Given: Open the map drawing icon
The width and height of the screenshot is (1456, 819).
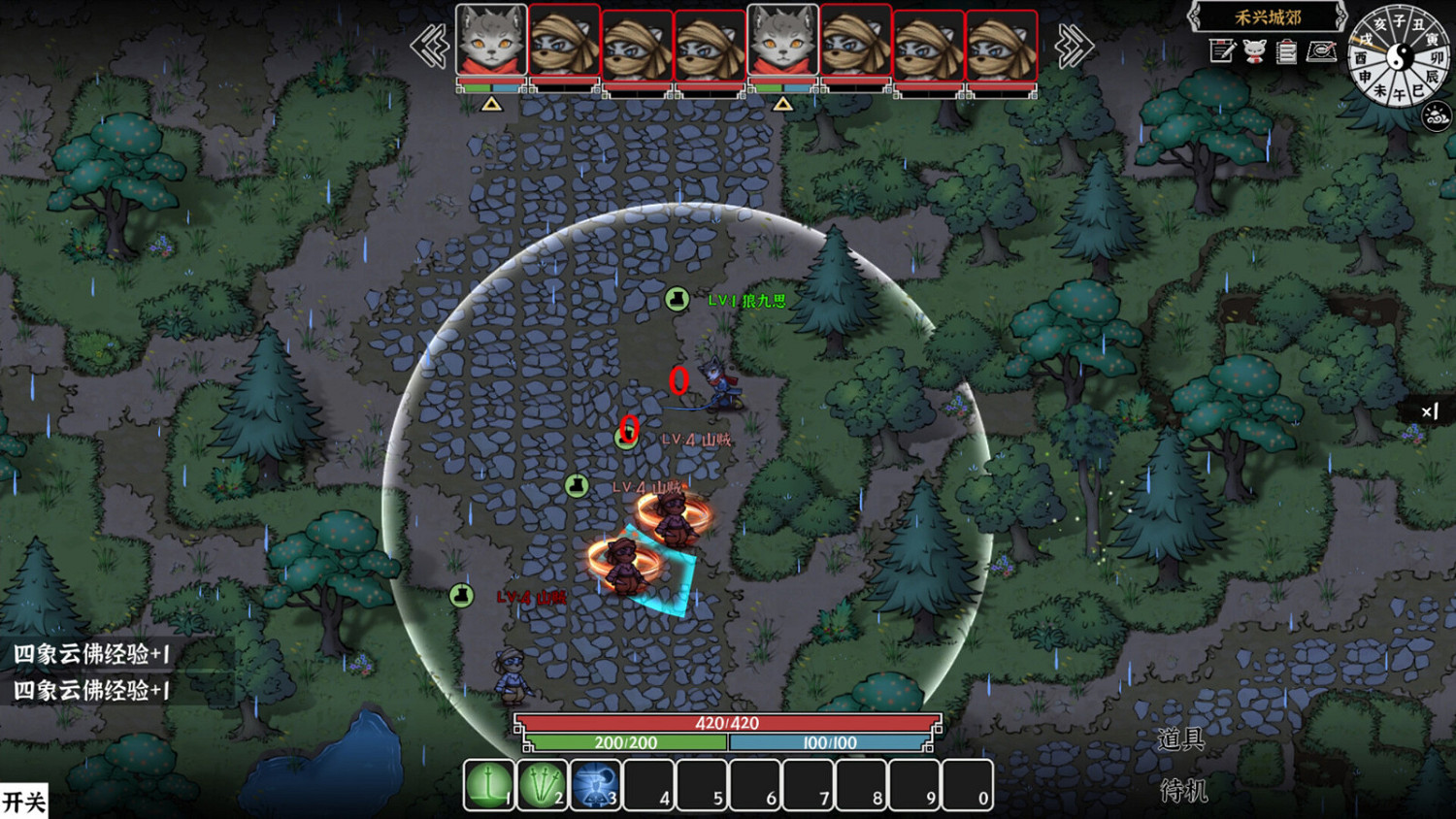Looking at the screenshot, I should pos(1319,52).
